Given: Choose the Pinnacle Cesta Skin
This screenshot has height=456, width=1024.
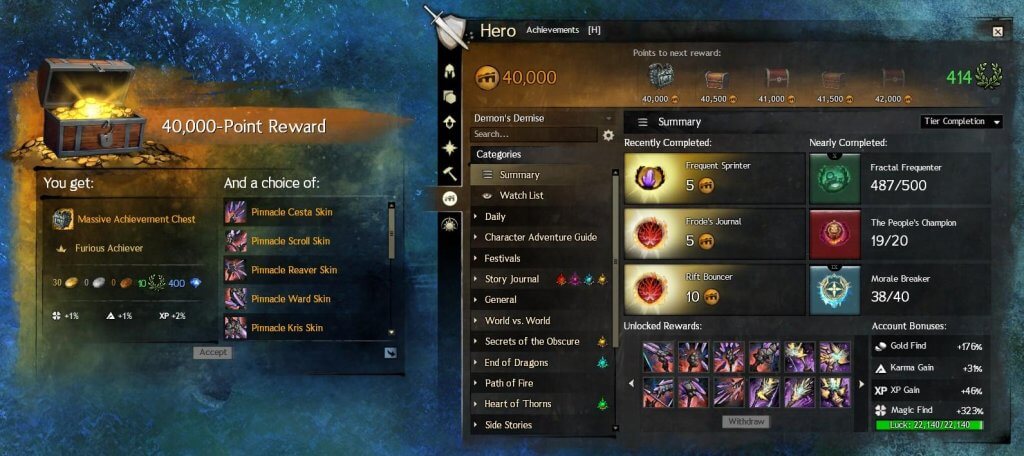Looking at the screenshot, I should point(292,212).
